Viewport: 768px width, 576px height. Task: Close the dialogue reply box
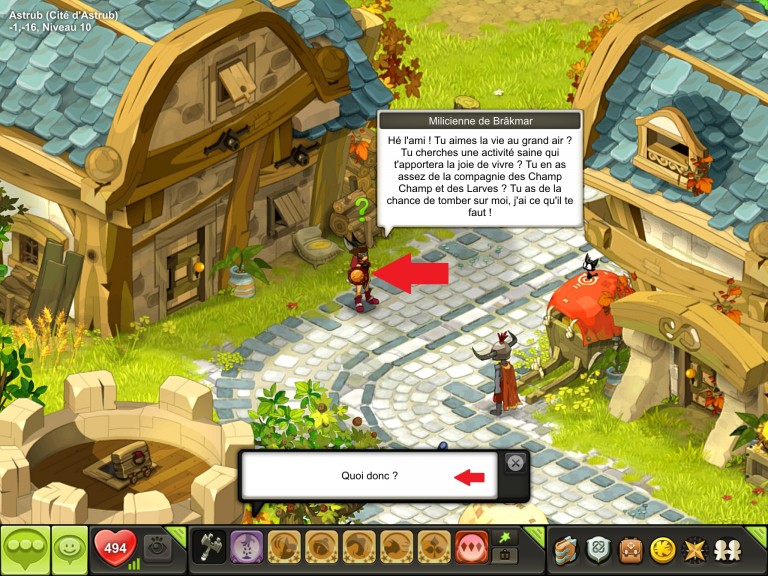pyautogui.click(x=514, y=463)
